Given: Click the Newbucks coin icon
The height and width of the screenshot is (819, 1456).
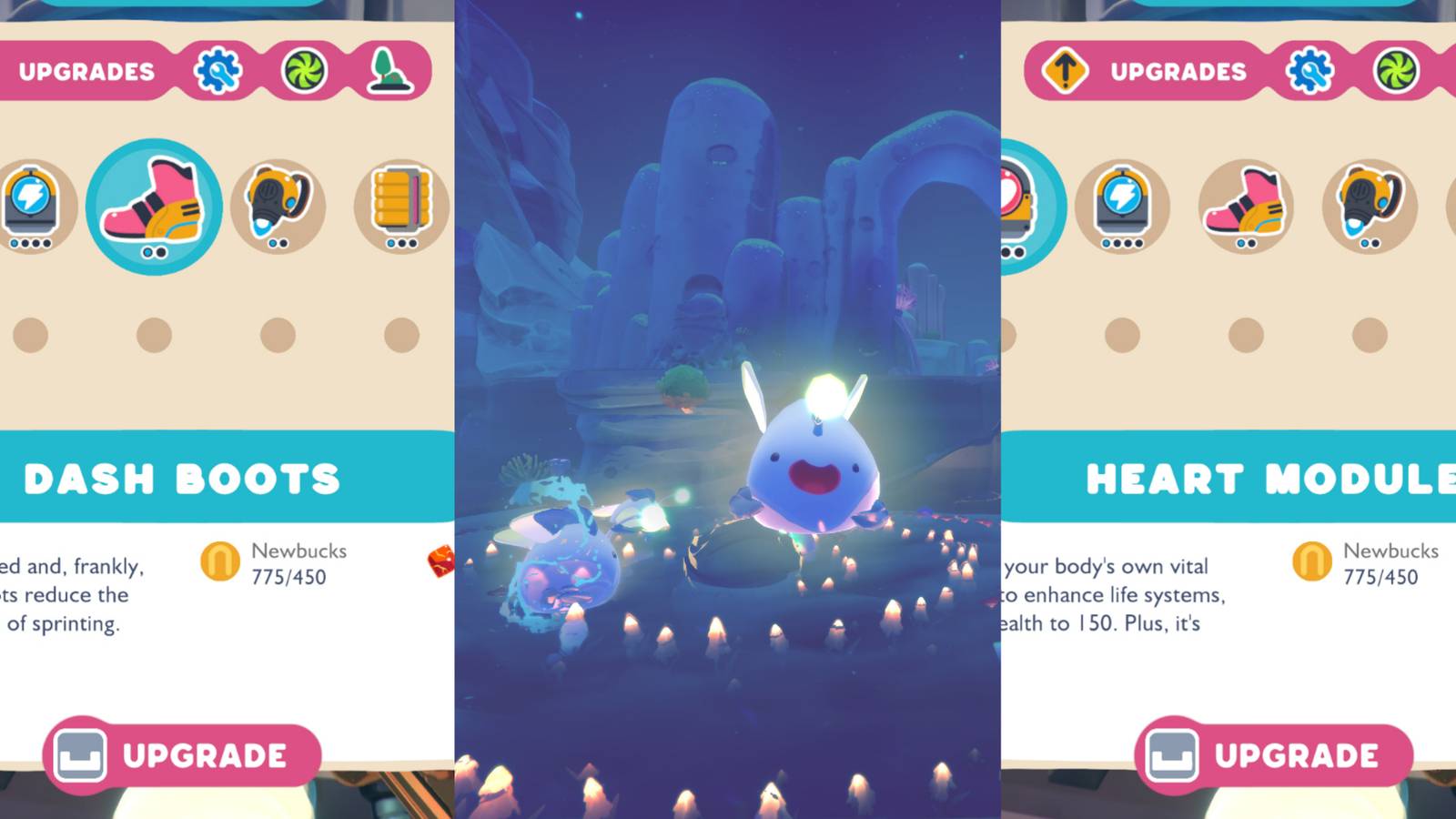Looking at the screenshot, I should pyautogui.click(x=219, y=562).
